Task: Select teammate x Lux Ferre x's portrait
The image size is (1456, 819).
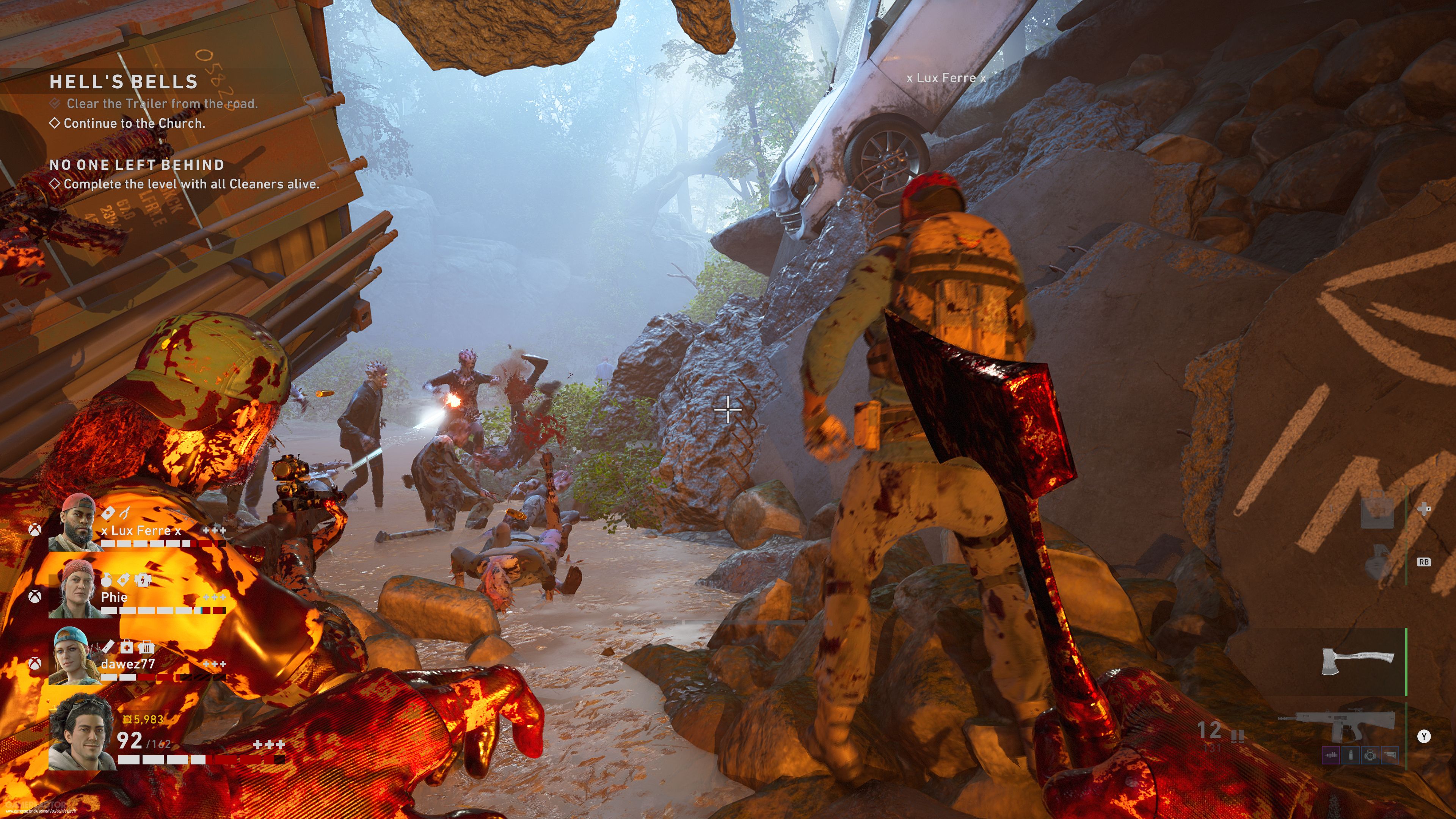Action: (x=76, y=523)
